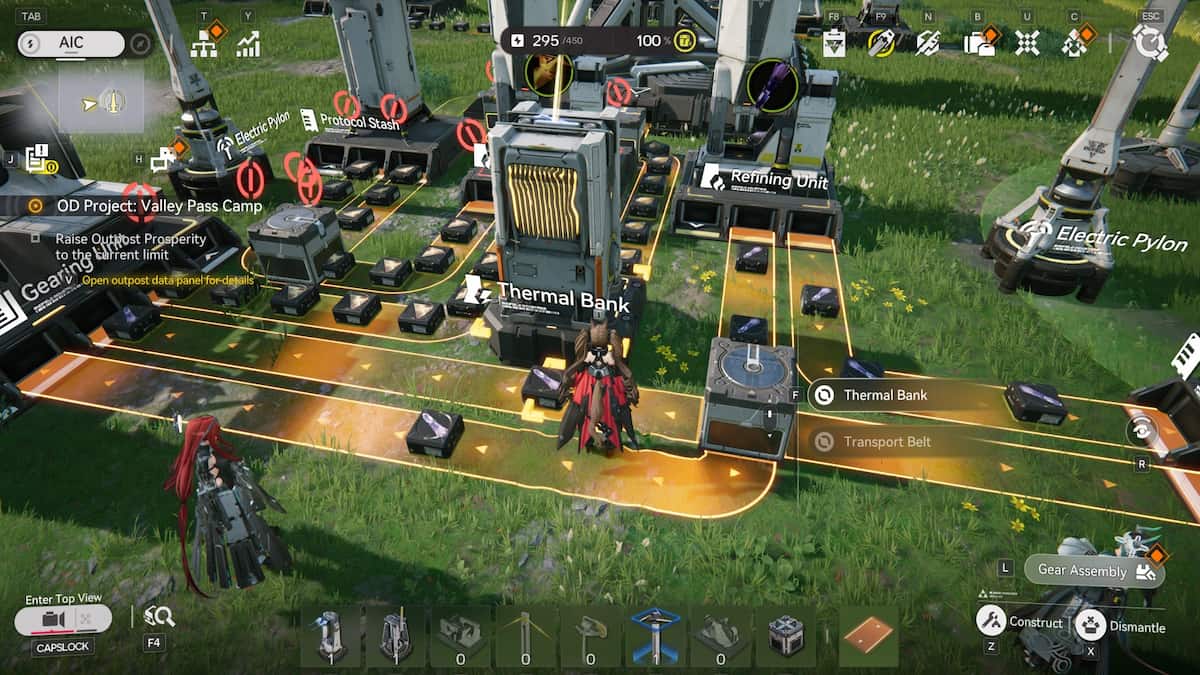Open the missions log icon with exclamation mark

pyautogui.click(x=41, y=159)
